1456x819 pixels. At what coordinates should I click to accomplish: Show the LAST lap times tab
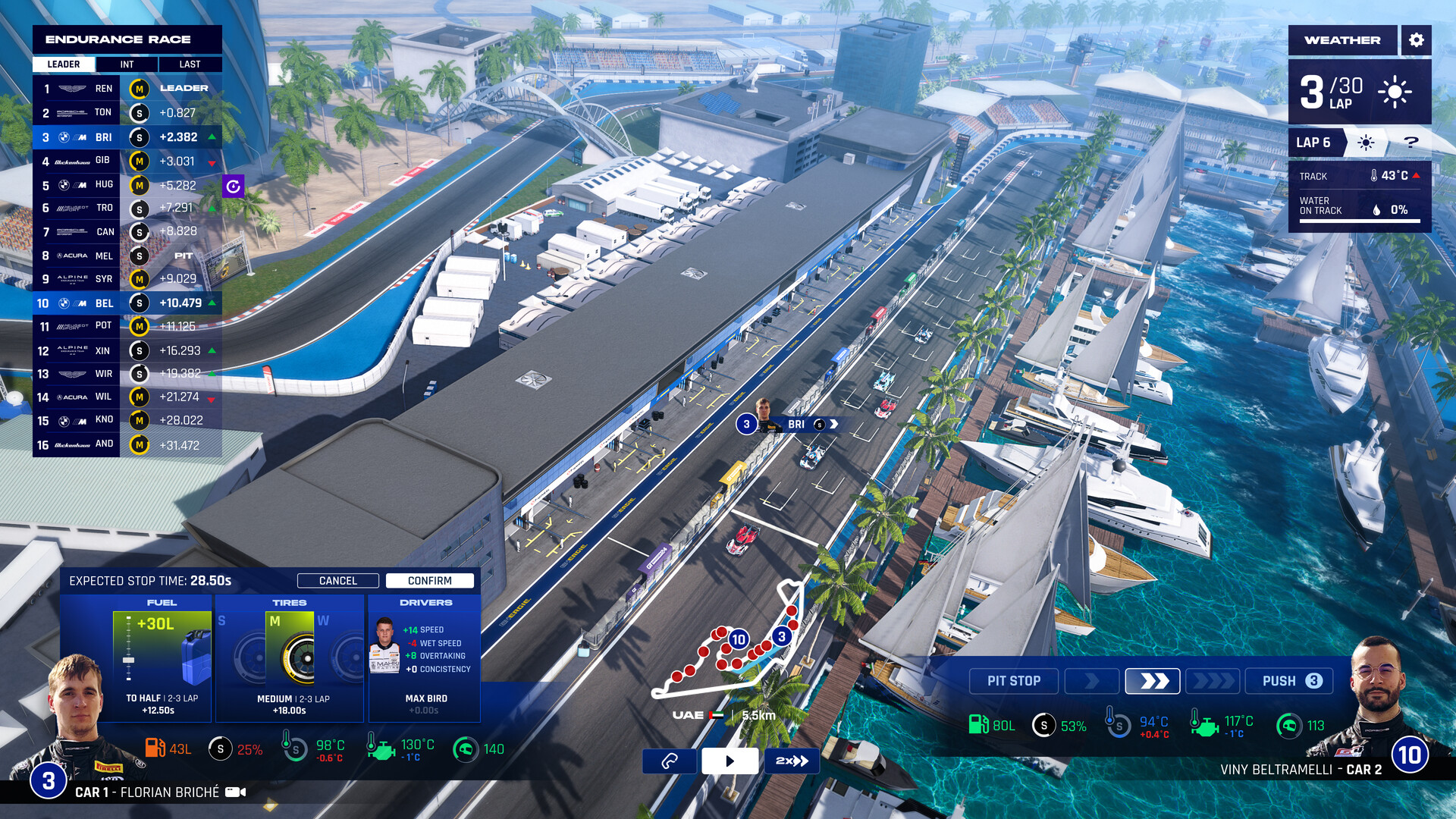click(x=190, y=64)
